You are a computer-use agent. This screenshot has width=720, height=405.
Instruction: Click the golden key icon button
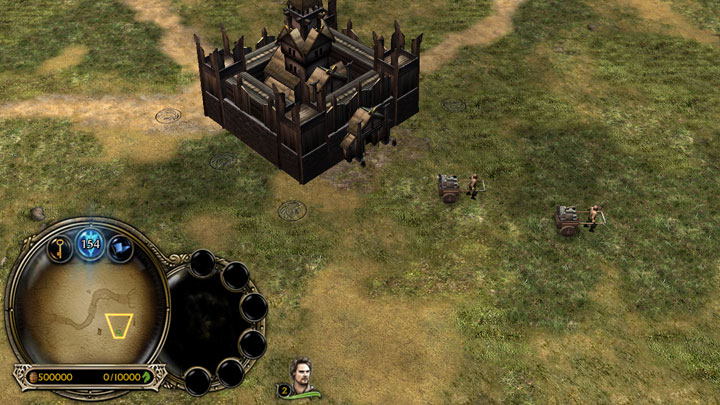(60, 249)
